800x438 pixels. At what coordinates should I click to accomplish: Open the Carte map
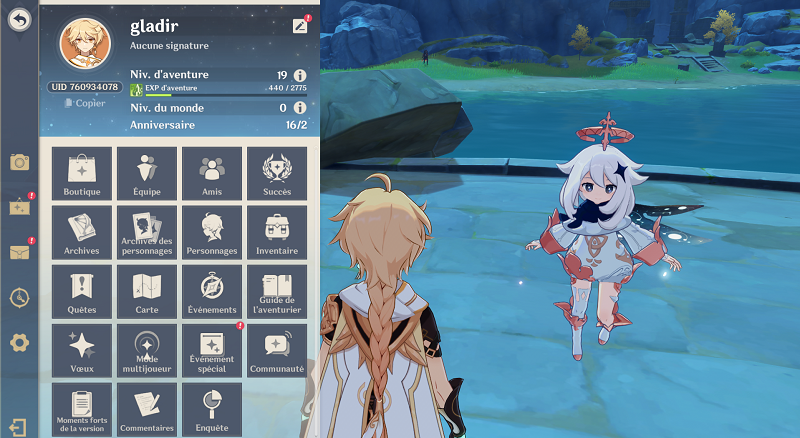(147, 292)
